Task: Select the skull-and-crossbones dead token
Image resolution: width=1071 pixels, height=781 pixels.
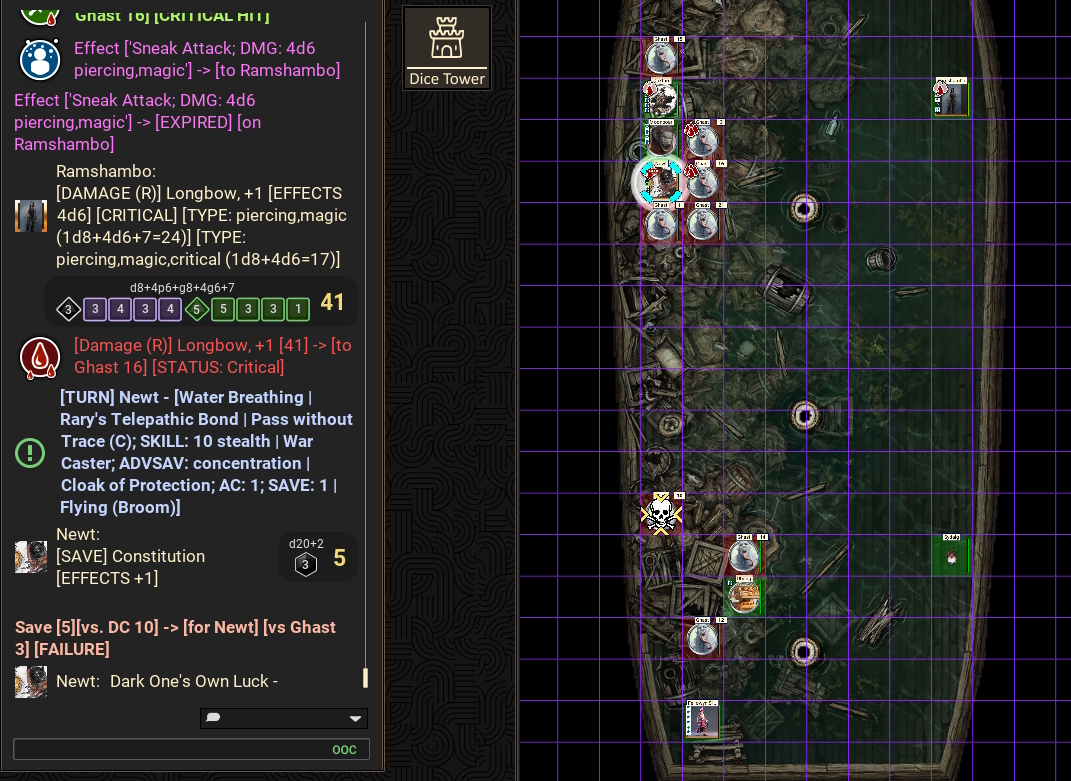Action: [x=660, y=514]
